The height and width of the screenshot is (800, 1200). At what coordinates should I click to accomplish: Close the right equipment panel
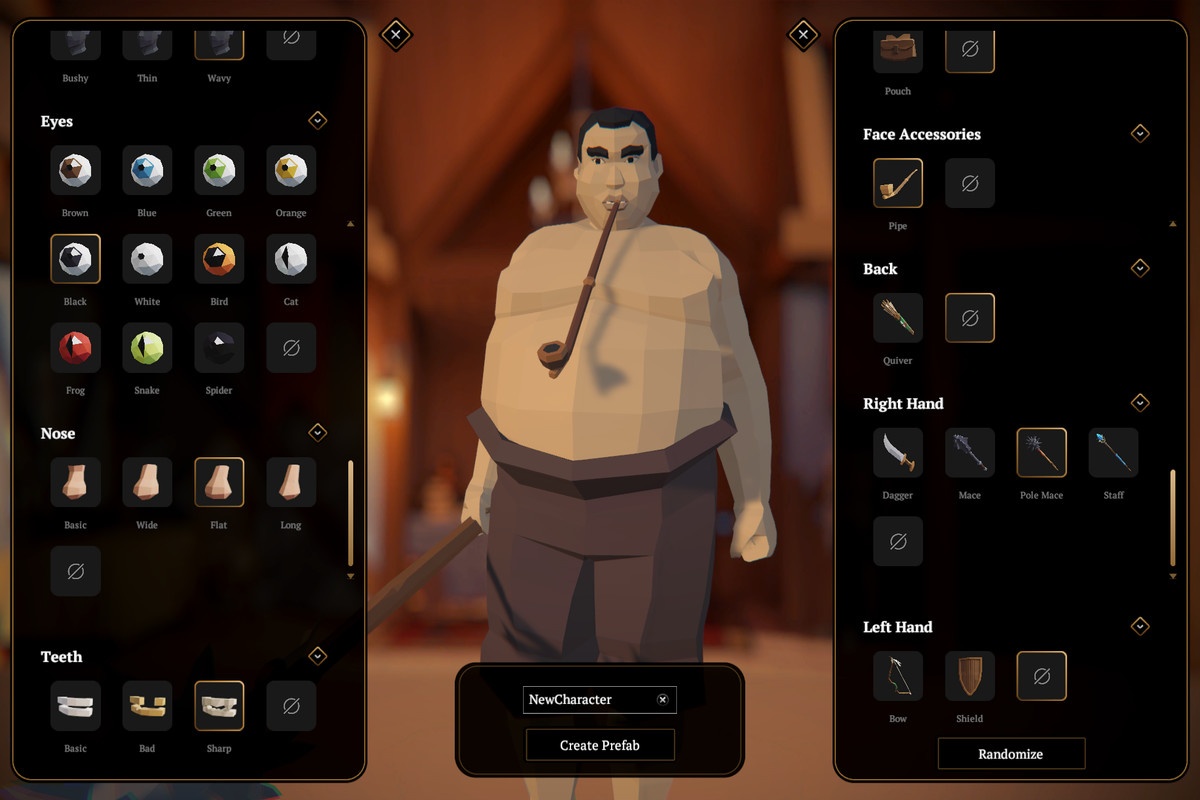click(803, 35)
